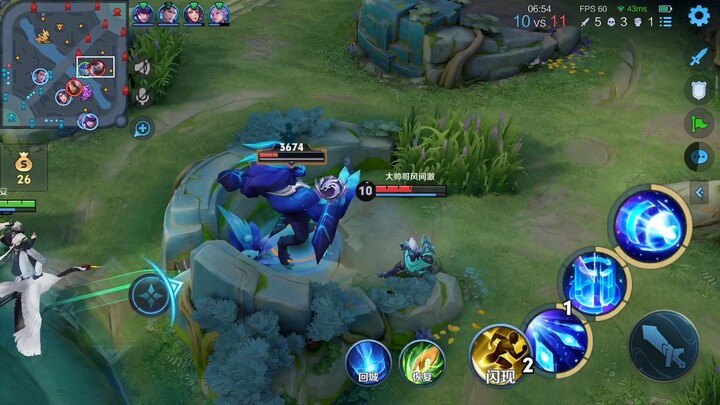This screenshot has height=405, width=720.
Task: Toggle the speaker sound icon
Action: (142, 67)
